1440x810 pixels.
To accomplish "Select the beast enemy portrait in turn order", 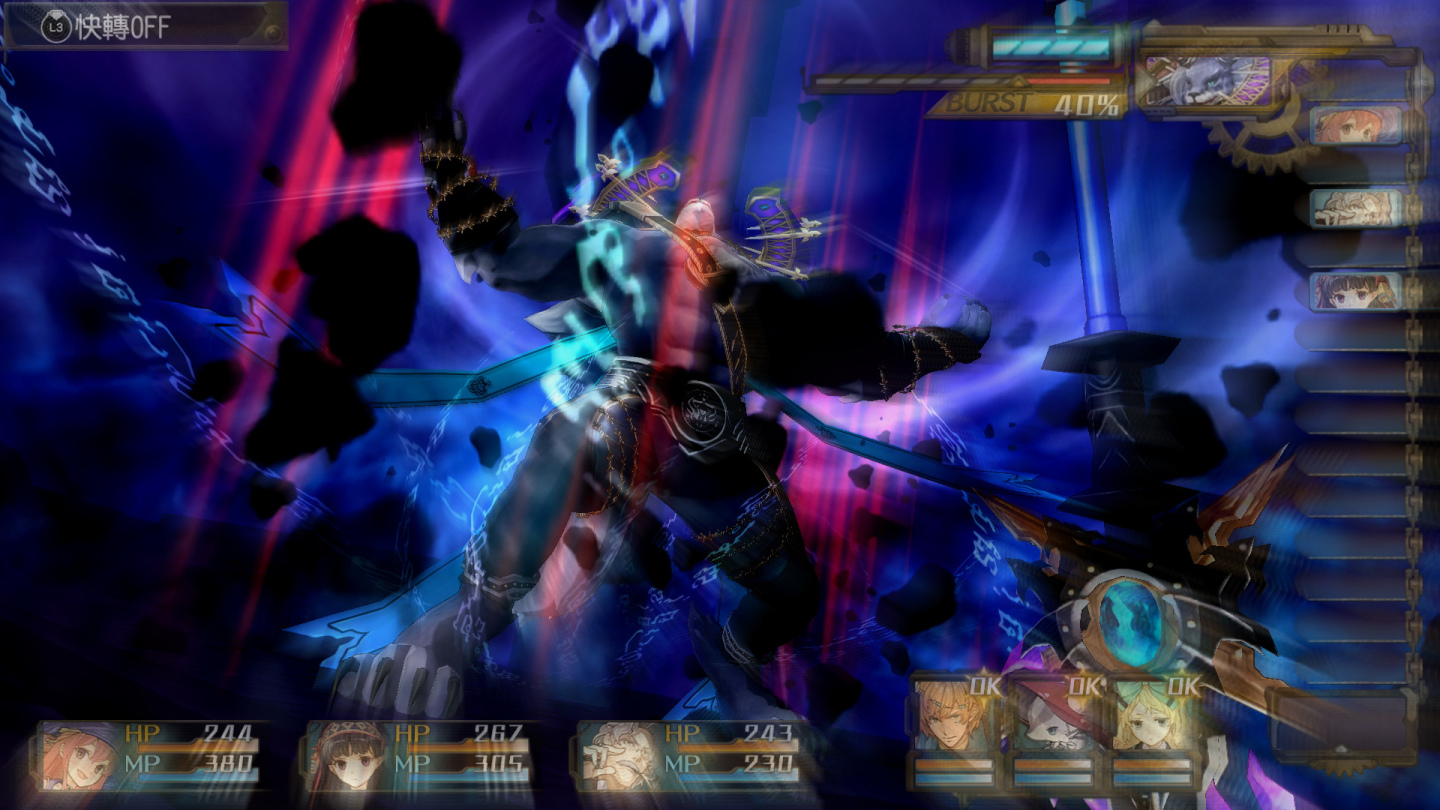I will click(1206, 79).
